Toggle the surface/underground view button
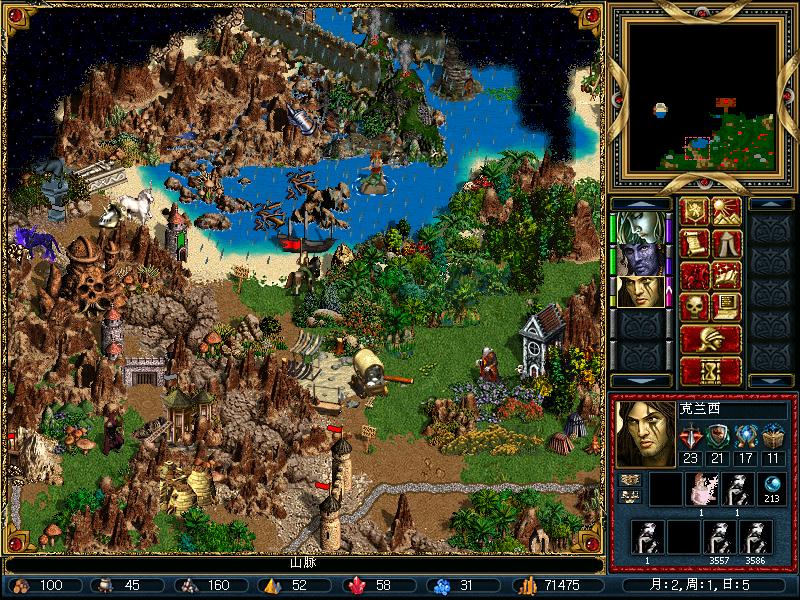This screenshot has width=800, height=600. pos(726,212)
